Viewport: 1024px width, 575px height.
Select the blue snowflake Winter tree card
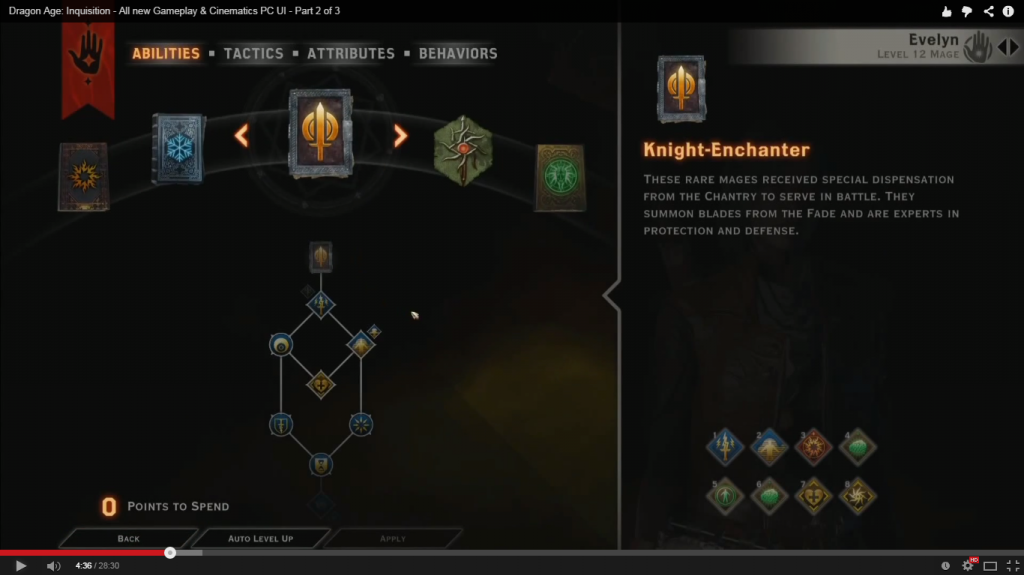tap(178, 148)
